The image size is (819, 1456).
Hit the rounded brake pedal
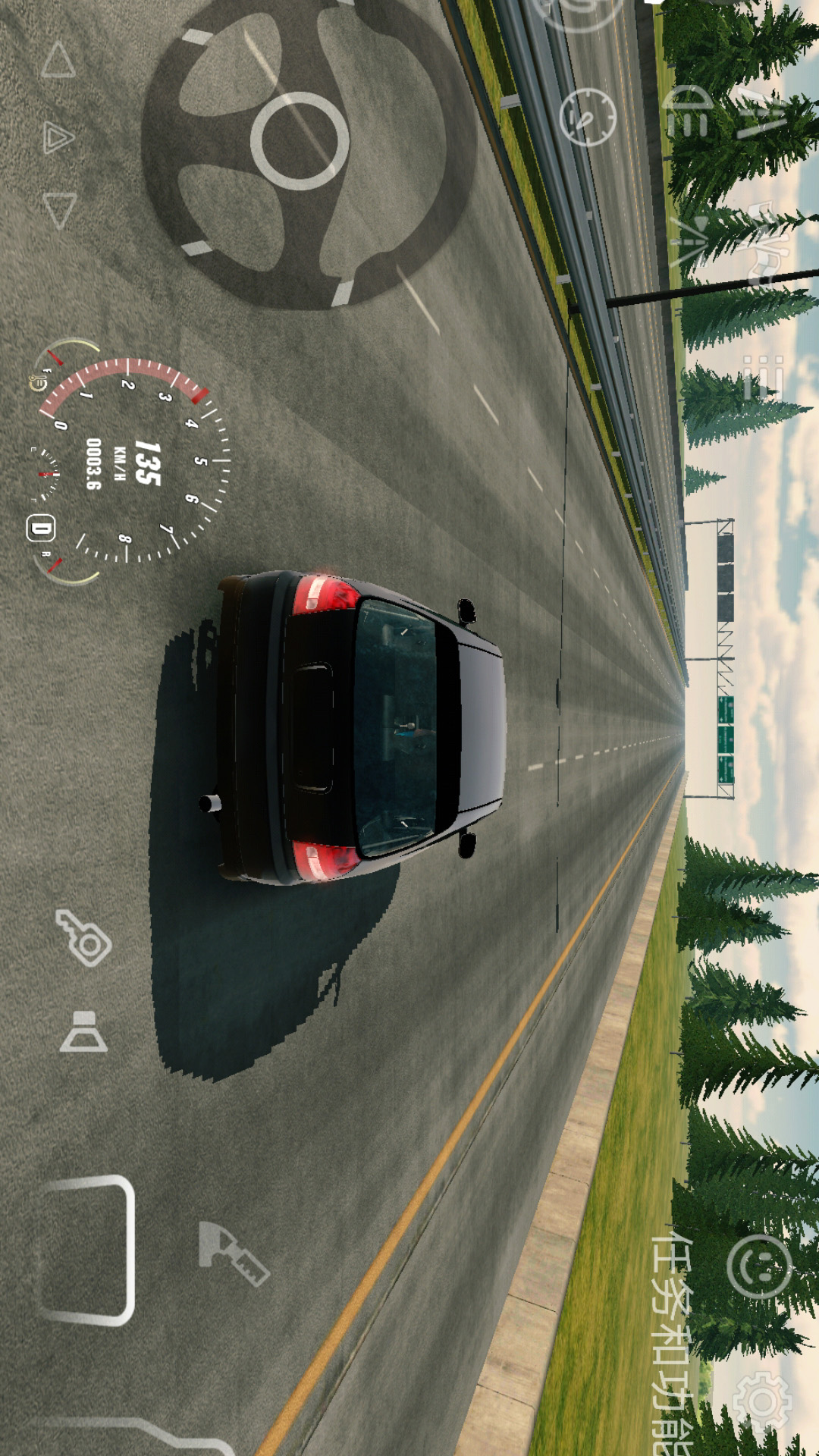(x=86, y=1250)
